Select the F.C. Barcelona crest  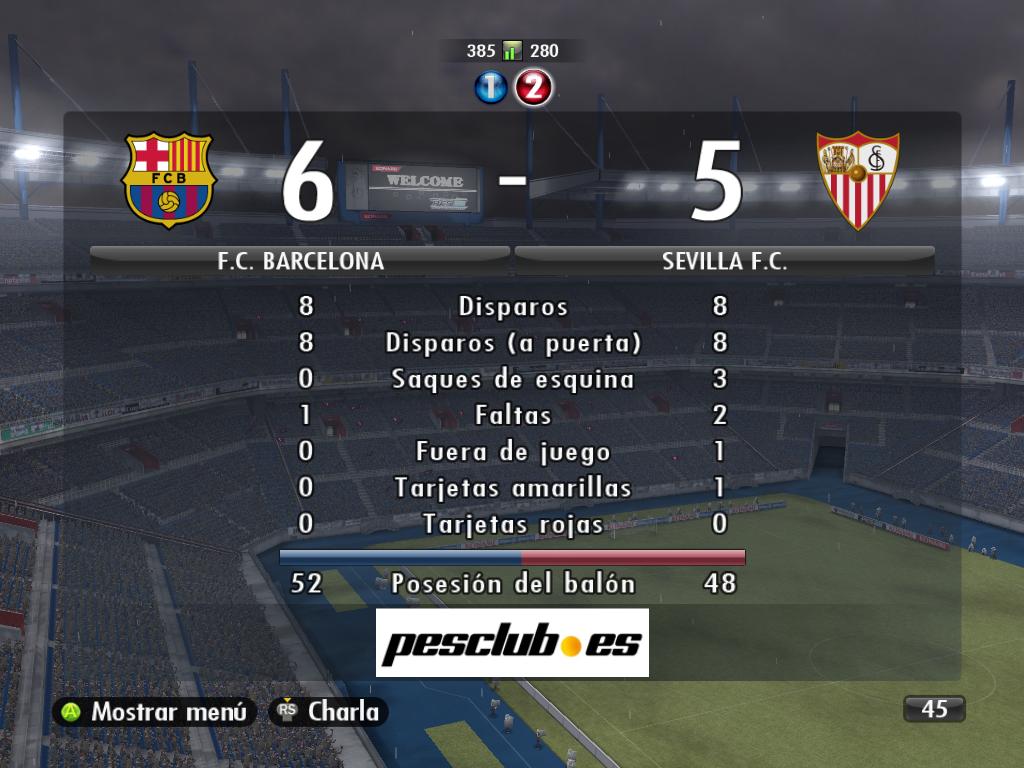pyautogui.click(x=168, y=180)
